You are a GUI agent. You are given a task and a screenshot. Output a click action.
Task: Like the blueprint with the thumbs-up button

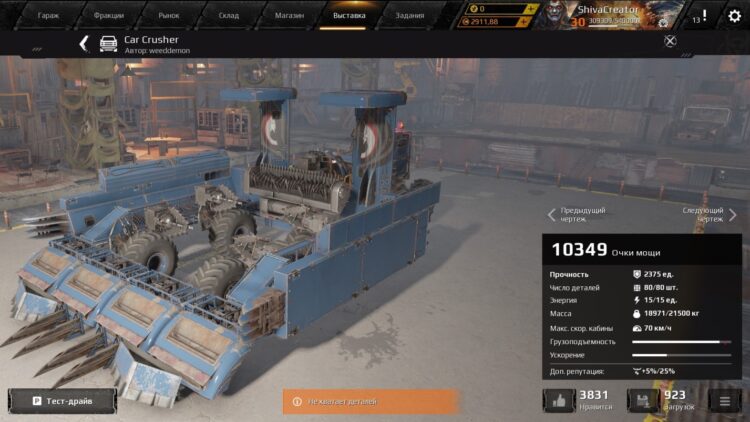tap(559, 401)
